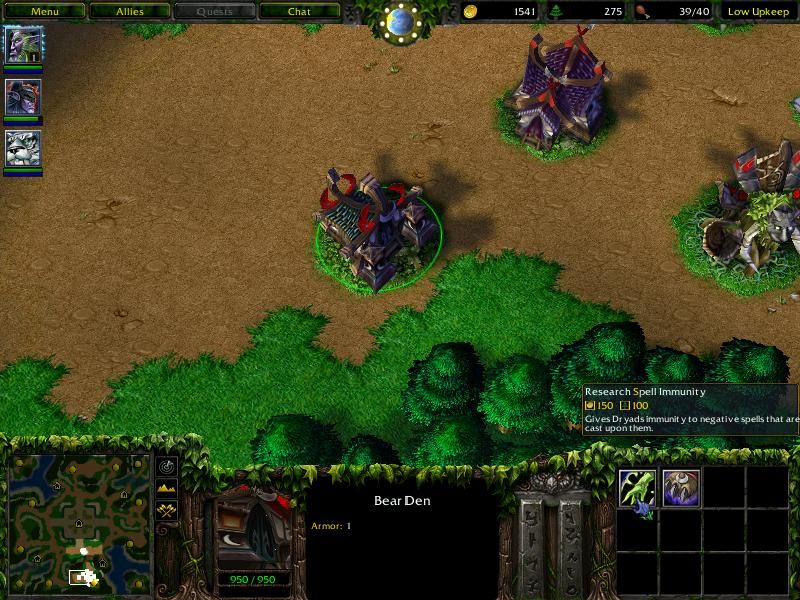Research Spell Immunity green claw icon
Image resolution: width=800 pixels, height=600 pixels.
click(637, 489)
